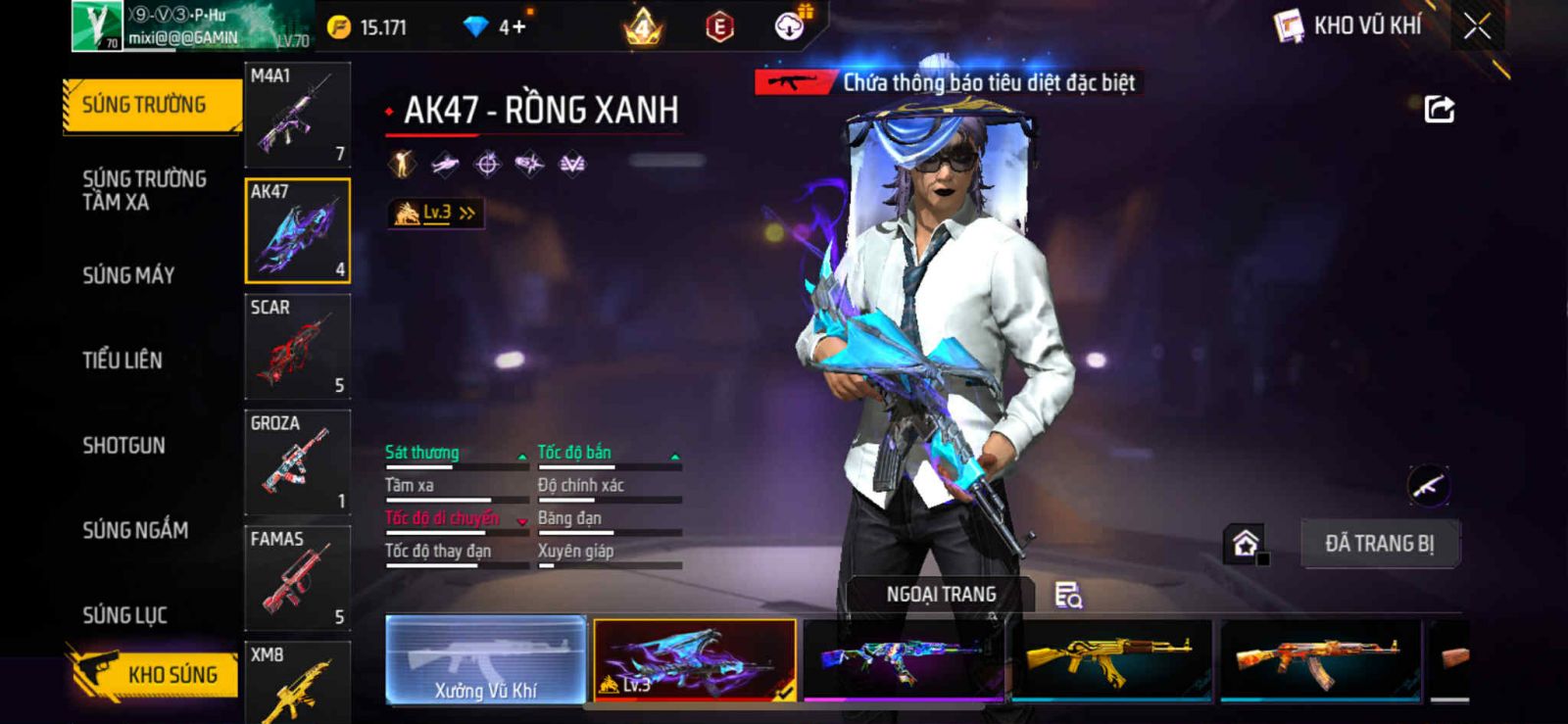Click the Đã Trang Bị button
The image size is (1568, 724).
tap(1379, 544)
